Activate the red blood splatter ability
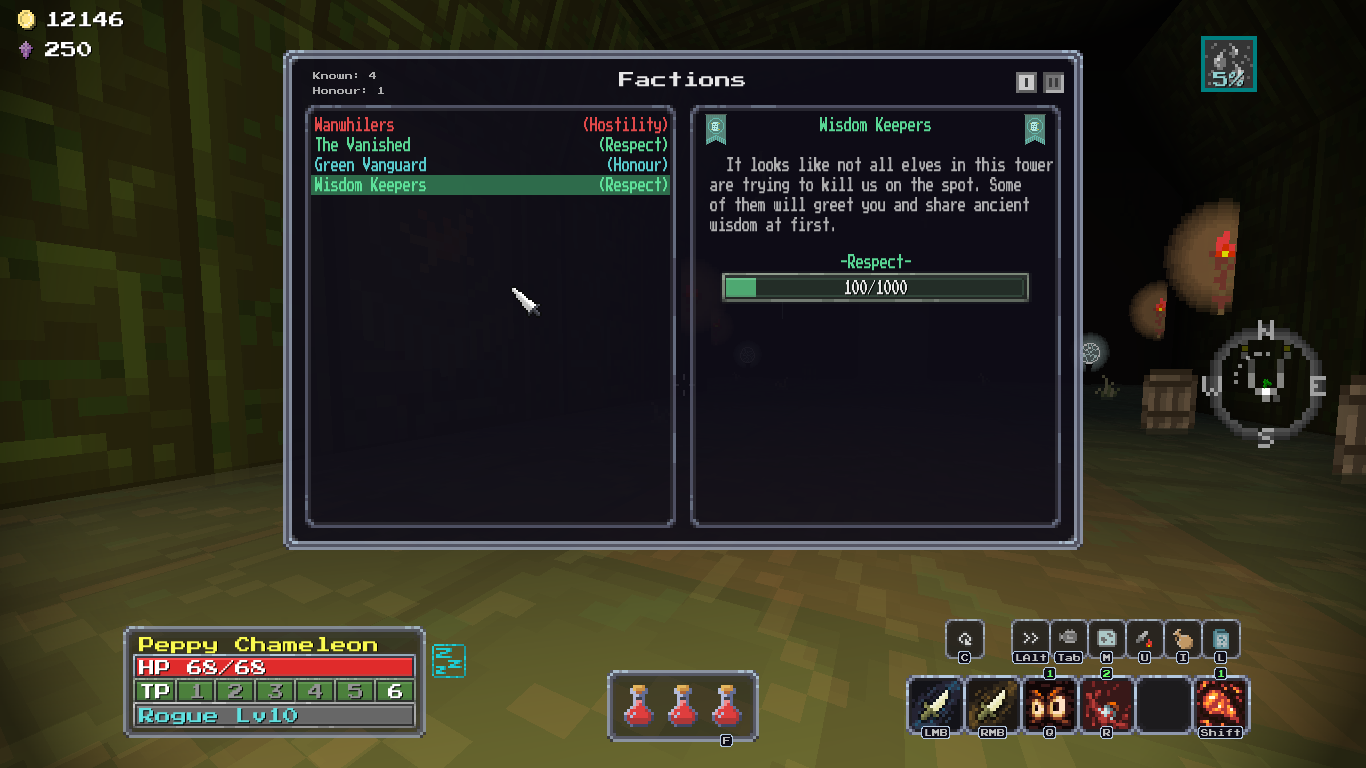The width and height of the screenshot is (1366, 768). (1107, 705)
